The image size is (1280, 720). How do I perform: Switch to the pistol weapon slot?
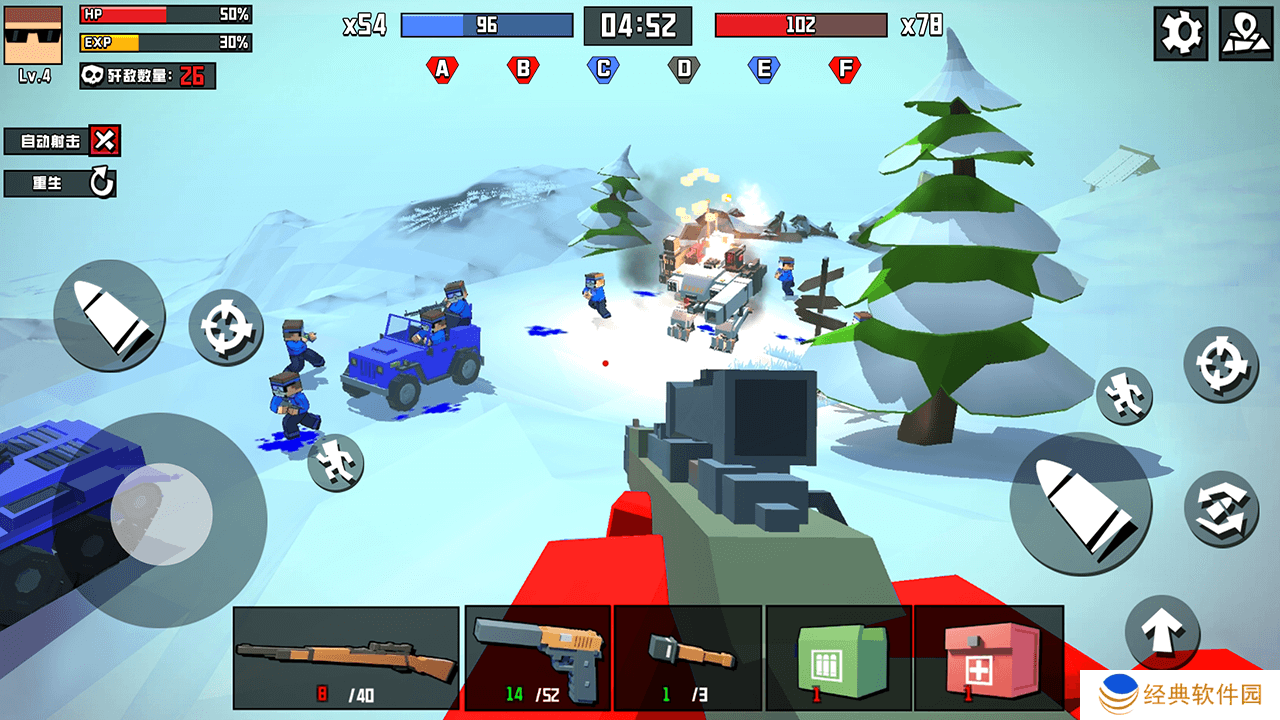(538, 657)
